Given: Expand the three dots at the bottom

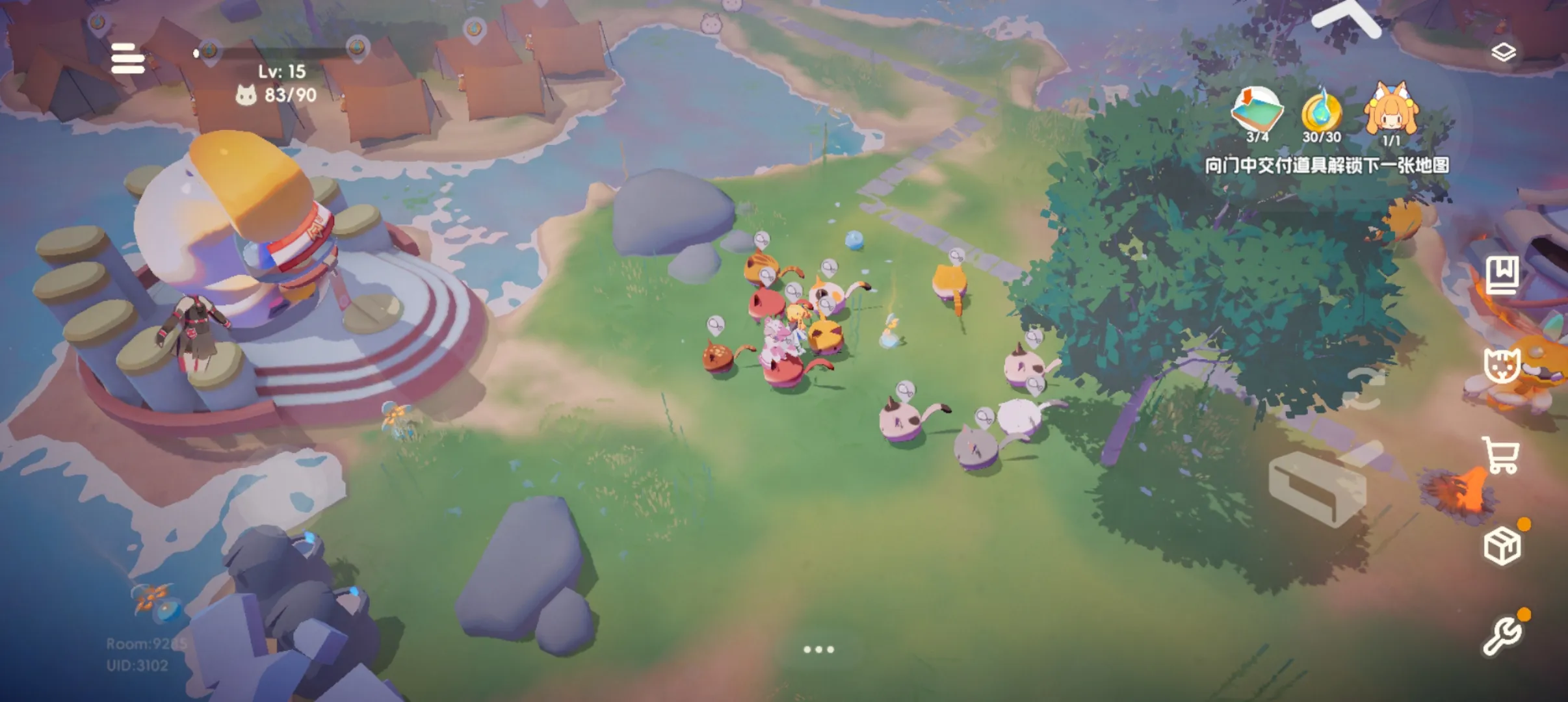Looking at the screenshot, I should 818,649.
